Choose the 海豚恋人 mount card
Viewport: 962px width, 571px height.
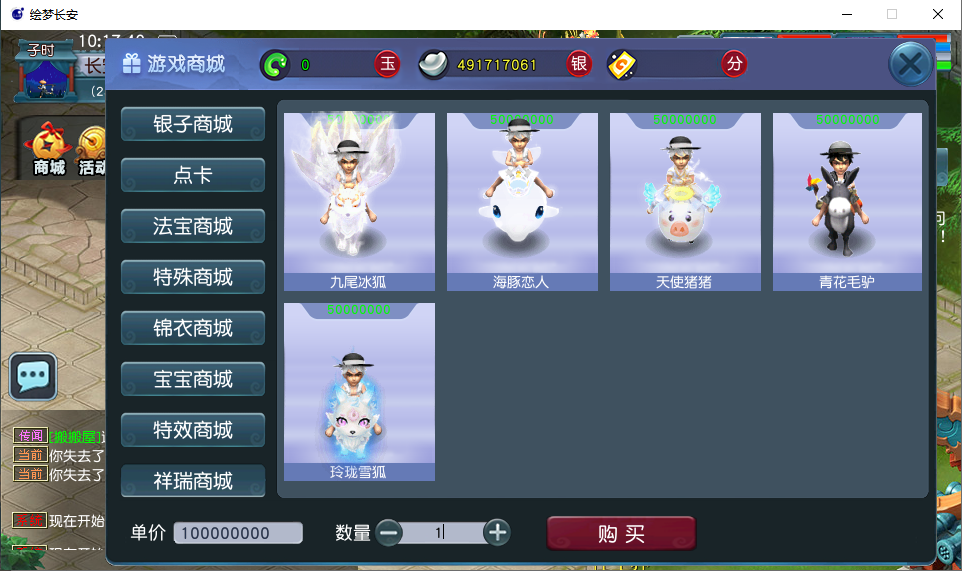(x=522, y=201)
